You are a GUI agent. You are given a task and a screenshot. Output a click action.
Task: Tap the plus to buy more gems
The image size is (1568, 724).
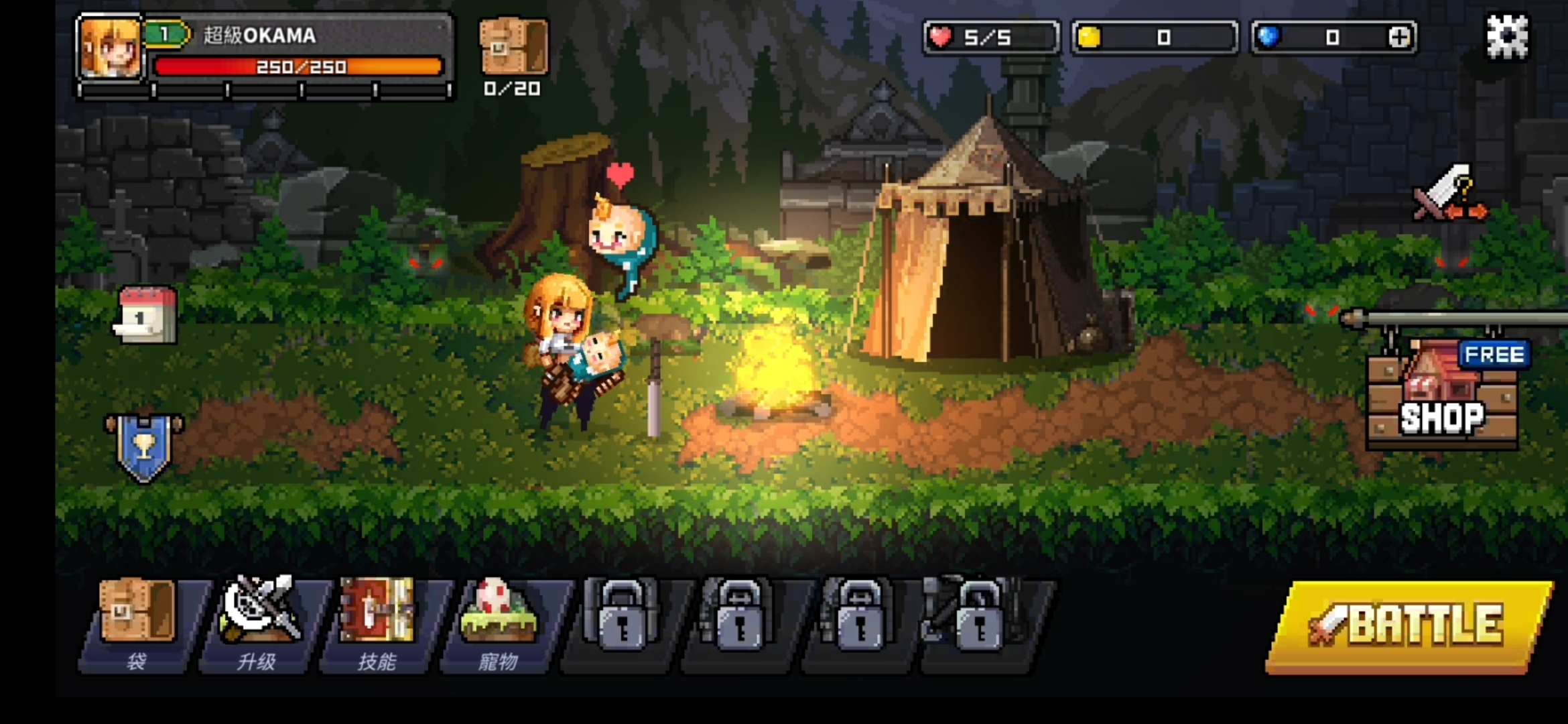coord(1400,38)
